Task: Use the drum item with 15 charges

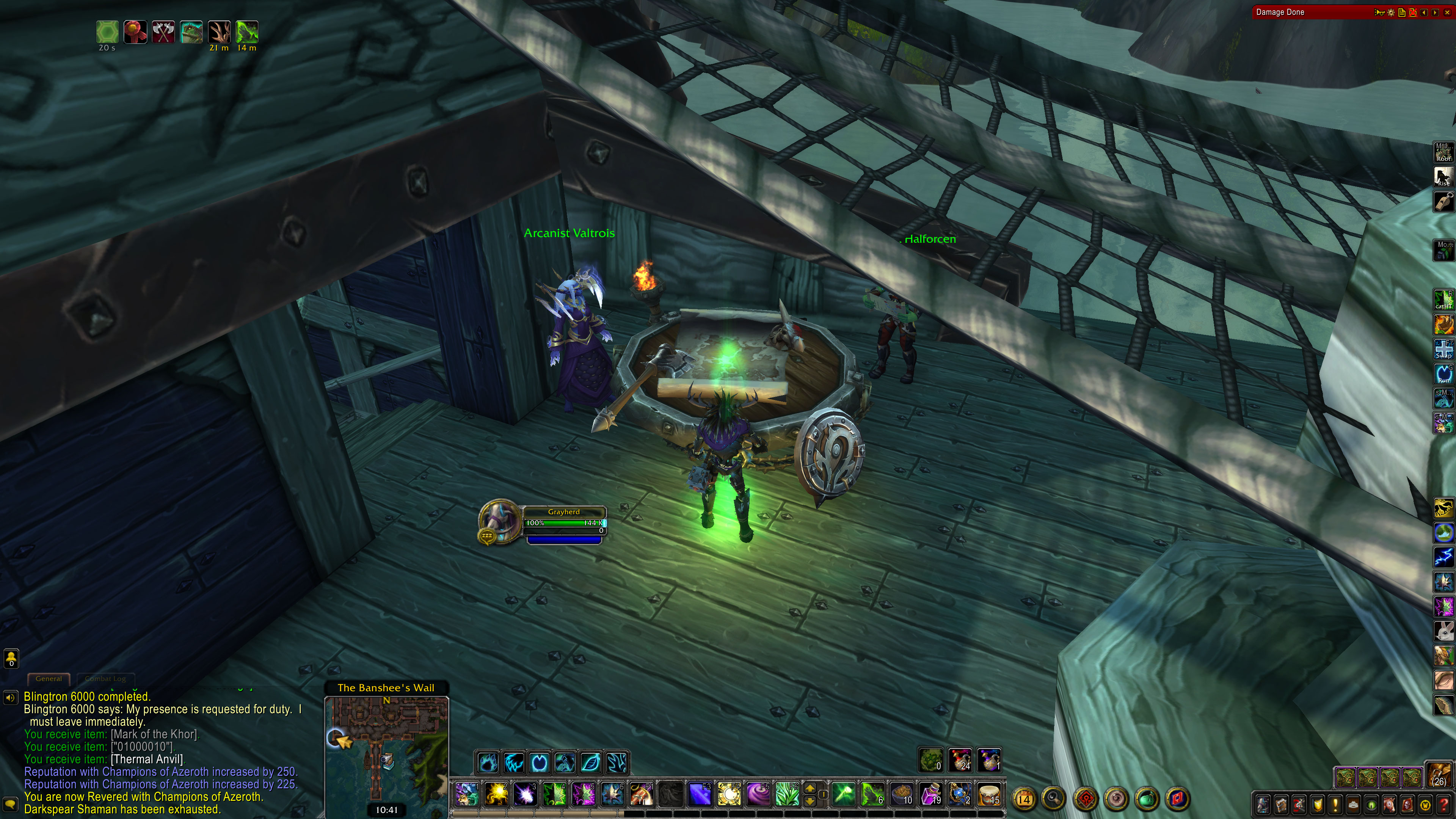Action: point(988,794)
